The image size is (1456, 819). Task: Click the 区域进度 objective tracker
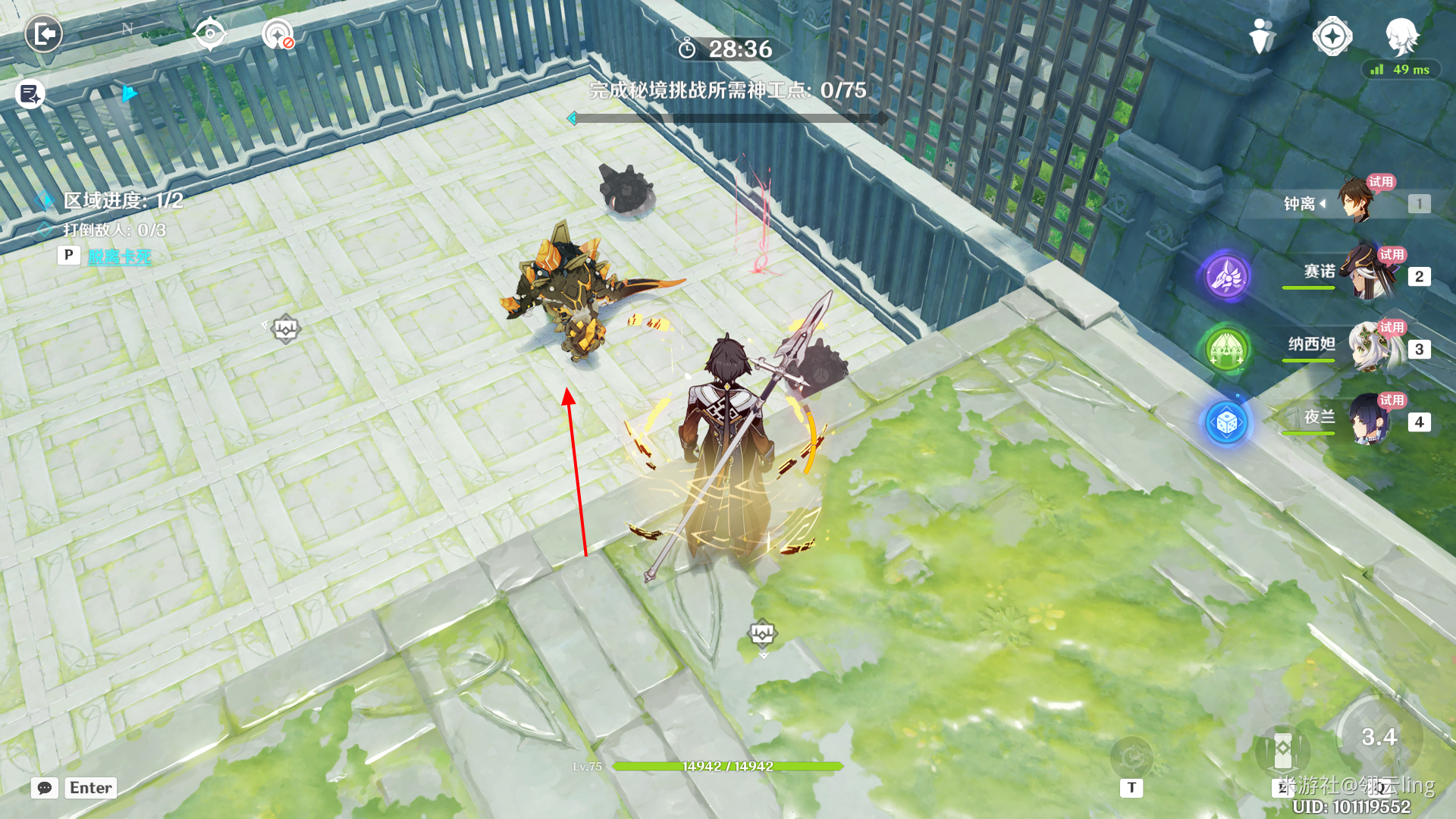tap(123, 200)
